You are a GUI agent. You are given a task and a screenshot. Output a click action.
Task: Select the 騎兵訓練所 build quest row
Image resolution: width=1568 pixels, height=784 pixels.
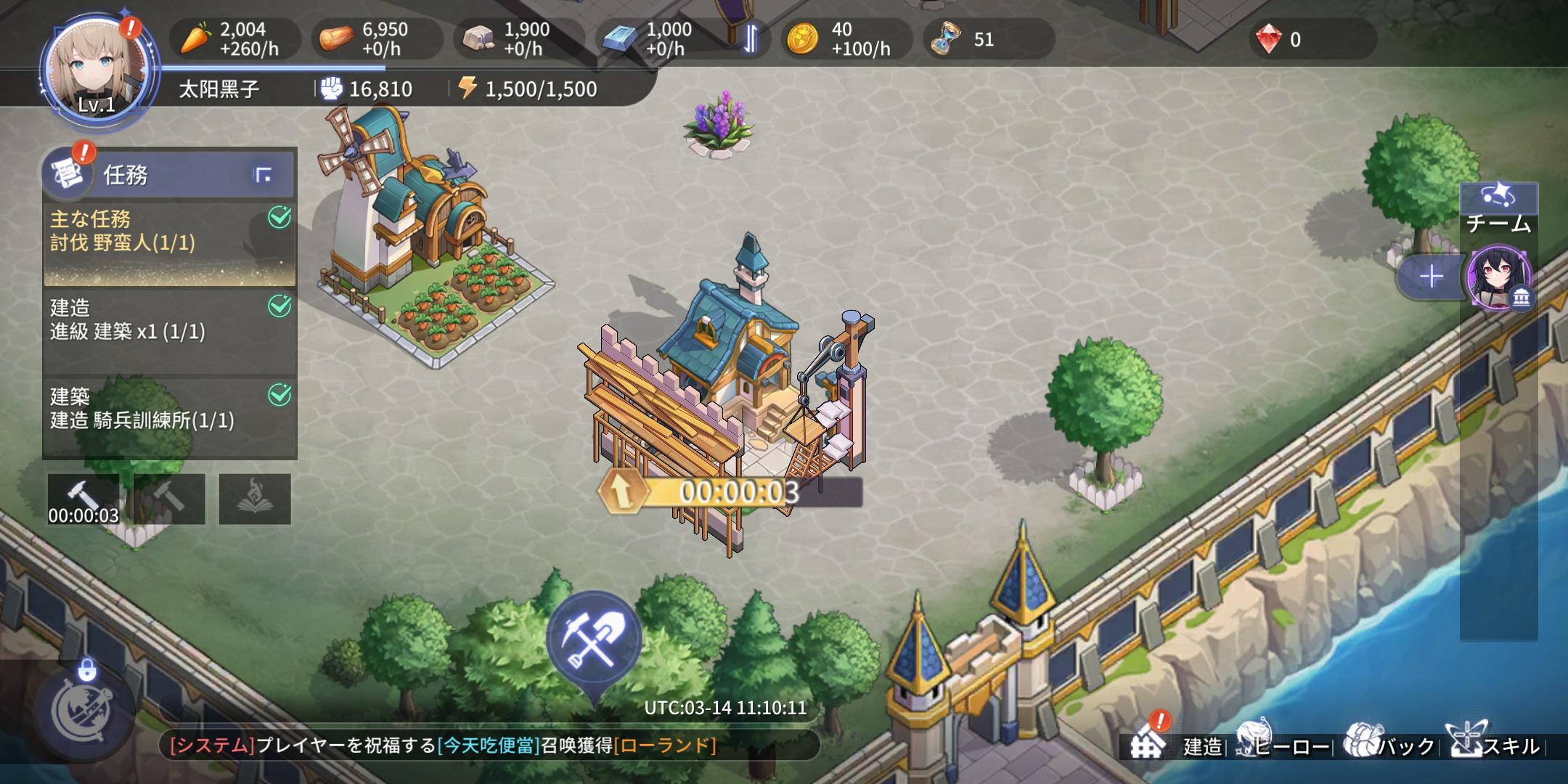[x=169, y=417]
